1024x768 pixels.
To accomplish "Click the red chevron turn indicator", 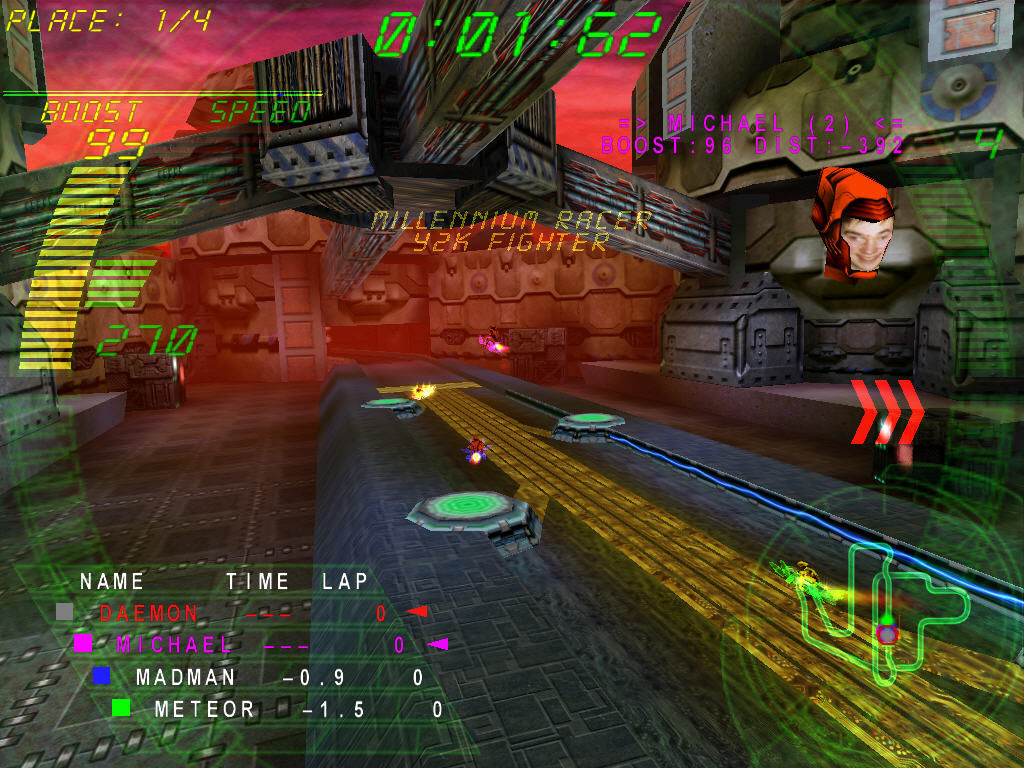I will pyautogui.click(x=886, y=409).
